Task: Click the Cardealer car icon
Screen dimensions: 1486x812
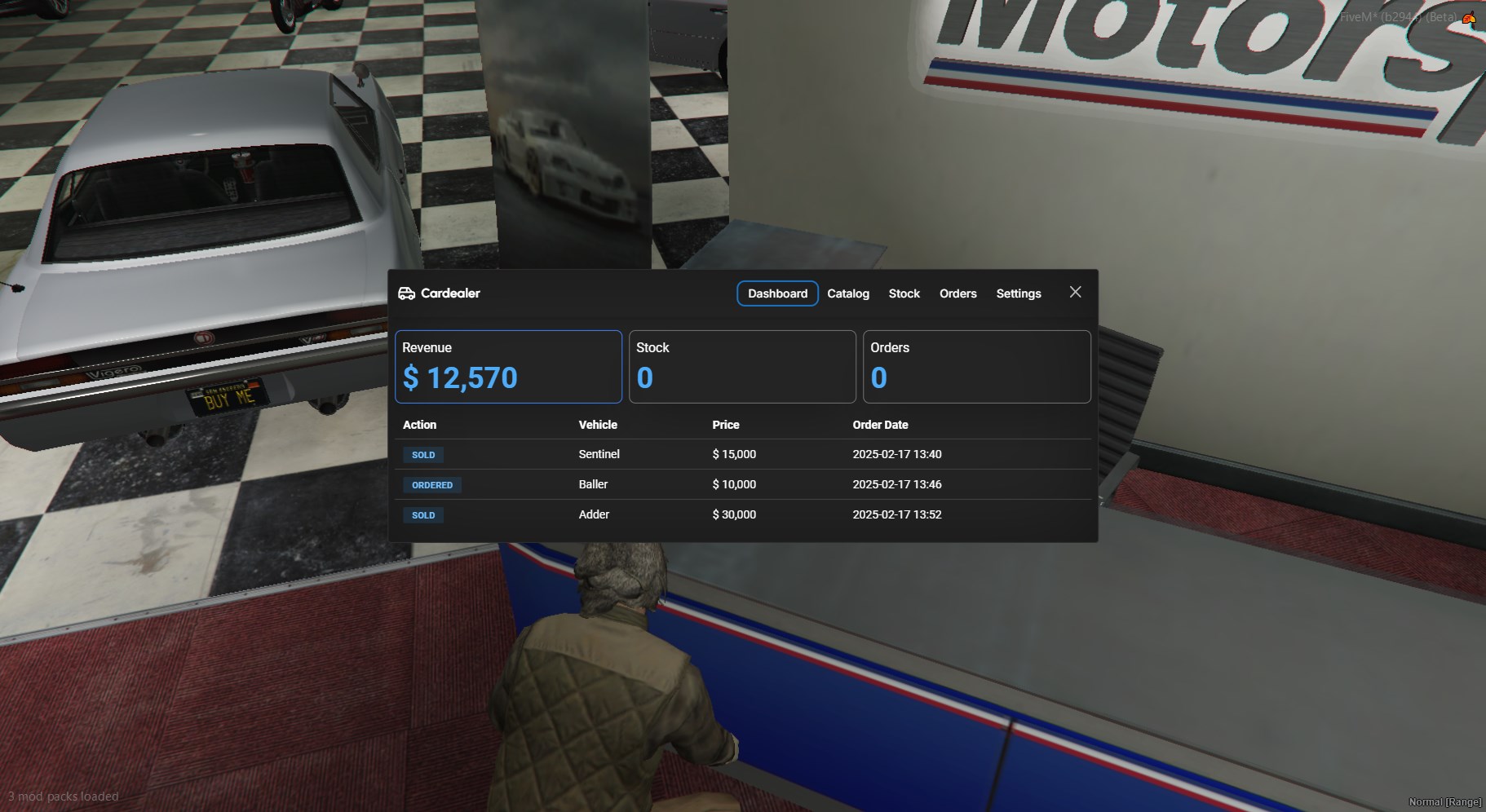Action: [408, 293]
